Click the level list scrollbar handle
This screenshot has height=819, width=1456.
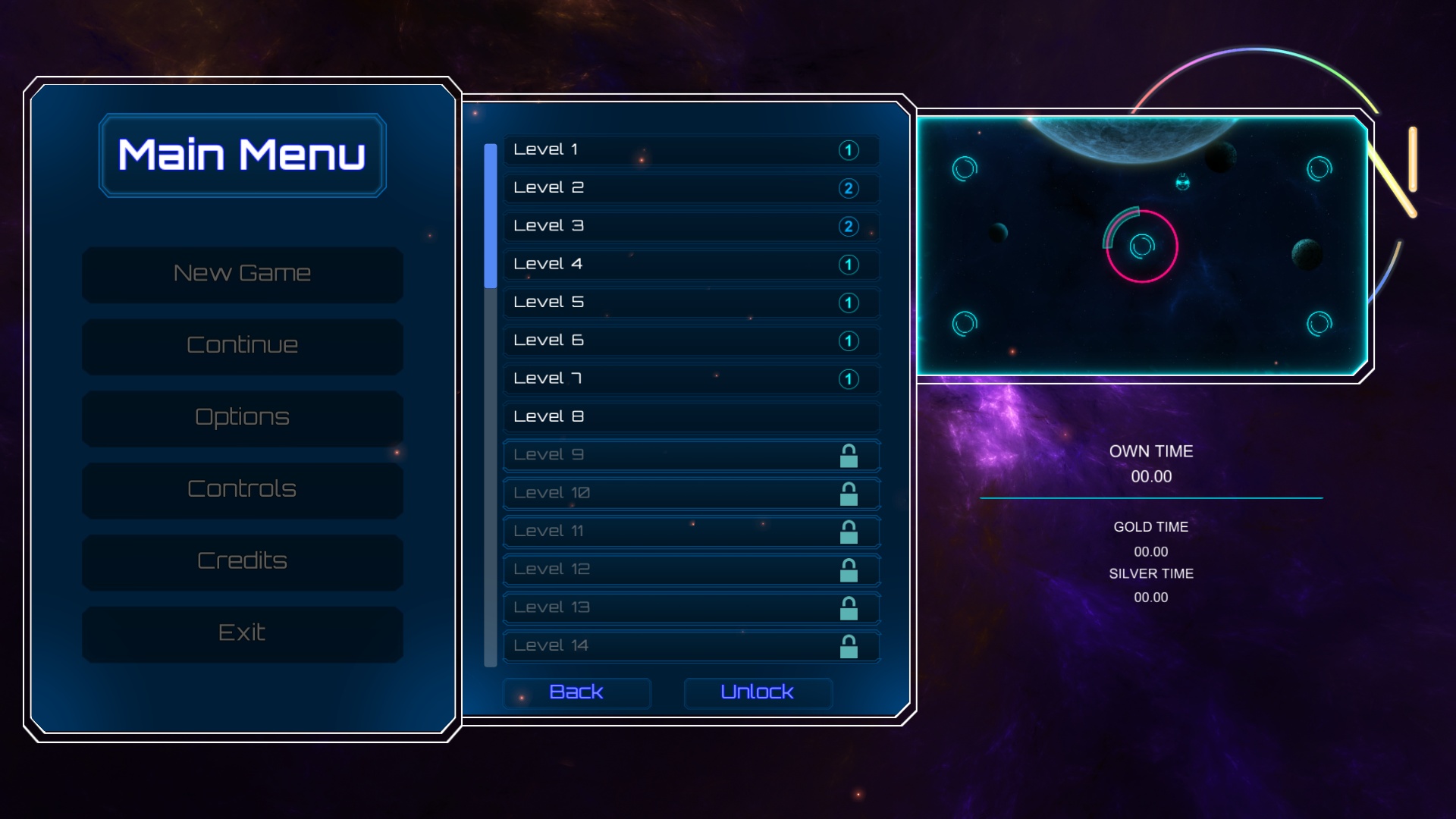(489, 216)
